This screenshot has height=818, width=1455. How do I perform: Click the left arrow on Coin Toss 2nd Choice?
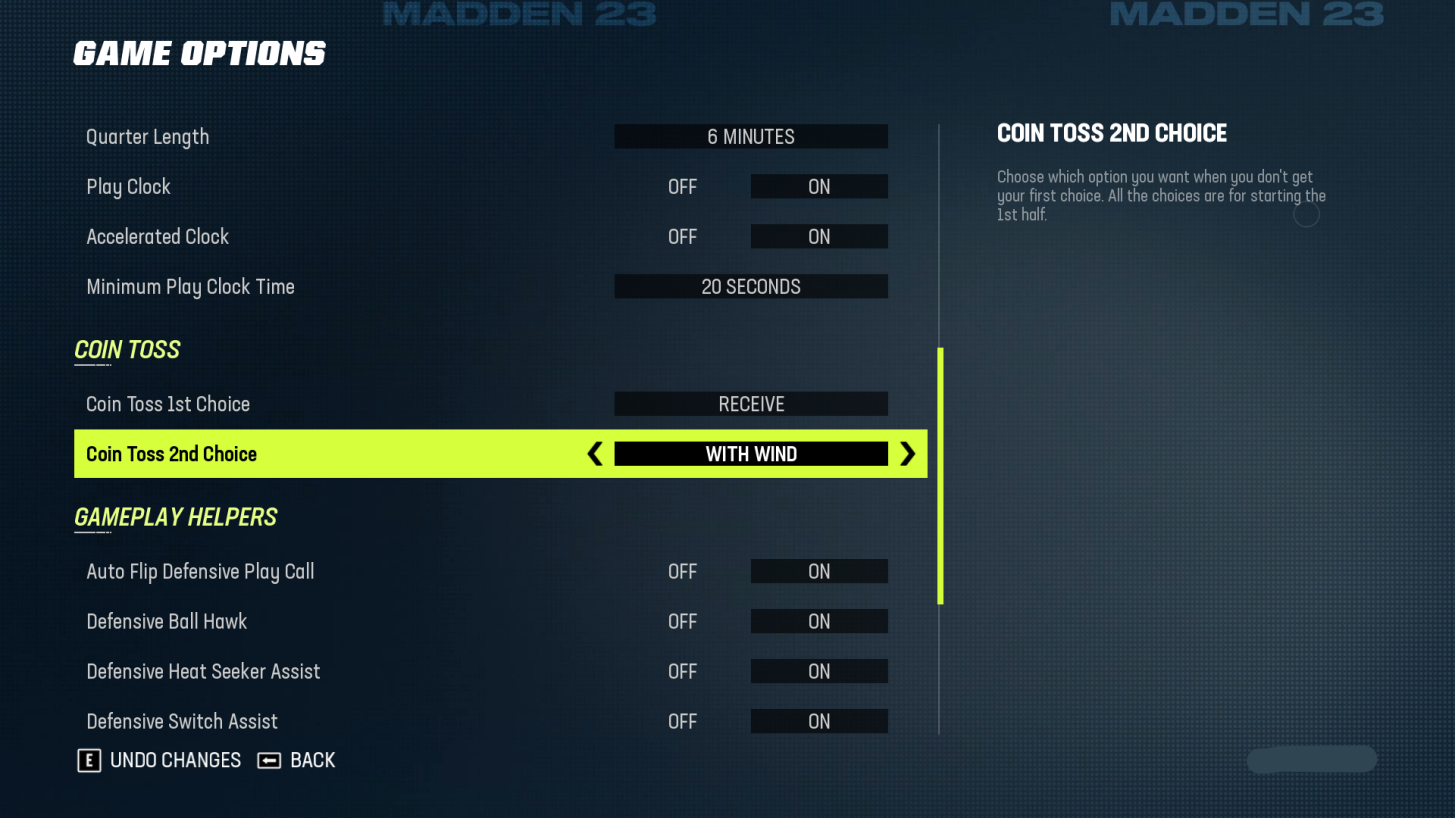pos(594,453)
